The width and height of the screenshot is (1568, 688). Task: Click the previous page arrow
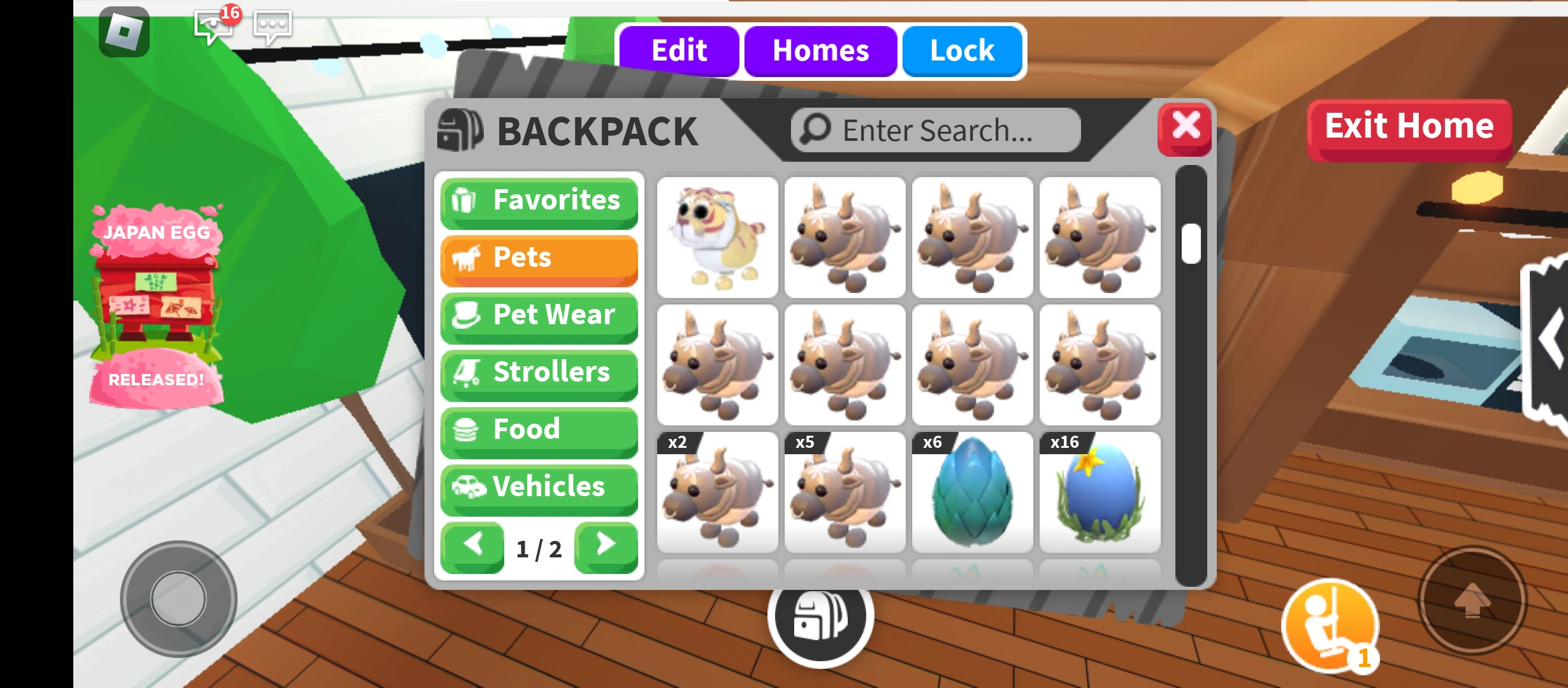tap(472, 545)
